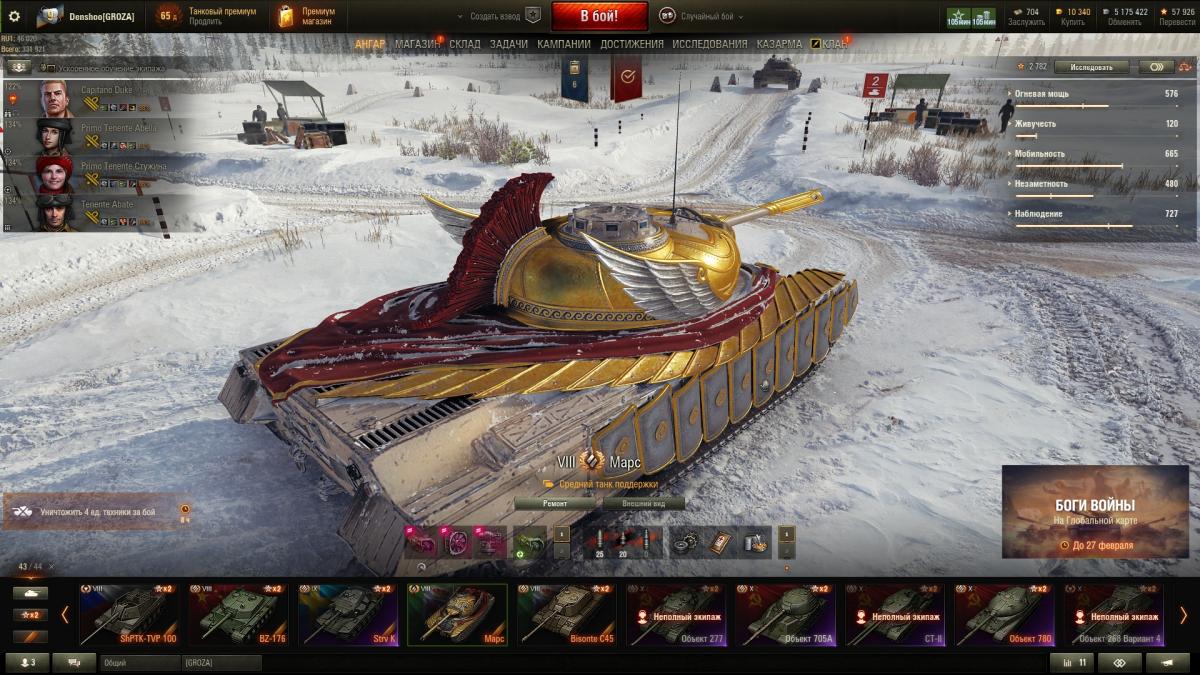Click the Создать взвод button
1200x675 pixels.
point(497,16)
